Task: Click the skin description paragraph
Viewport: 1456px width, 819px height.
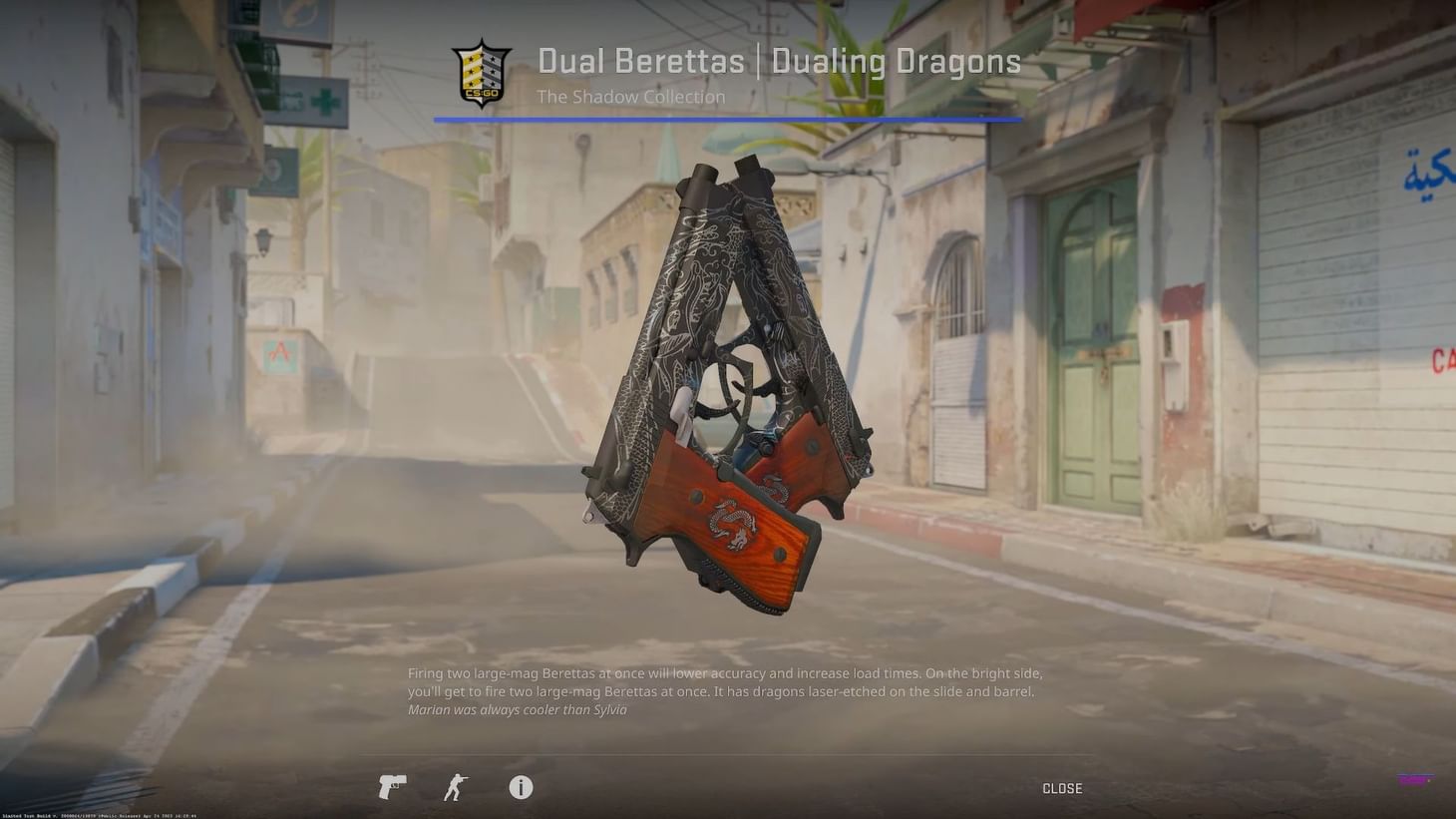Action: point(724,682)
